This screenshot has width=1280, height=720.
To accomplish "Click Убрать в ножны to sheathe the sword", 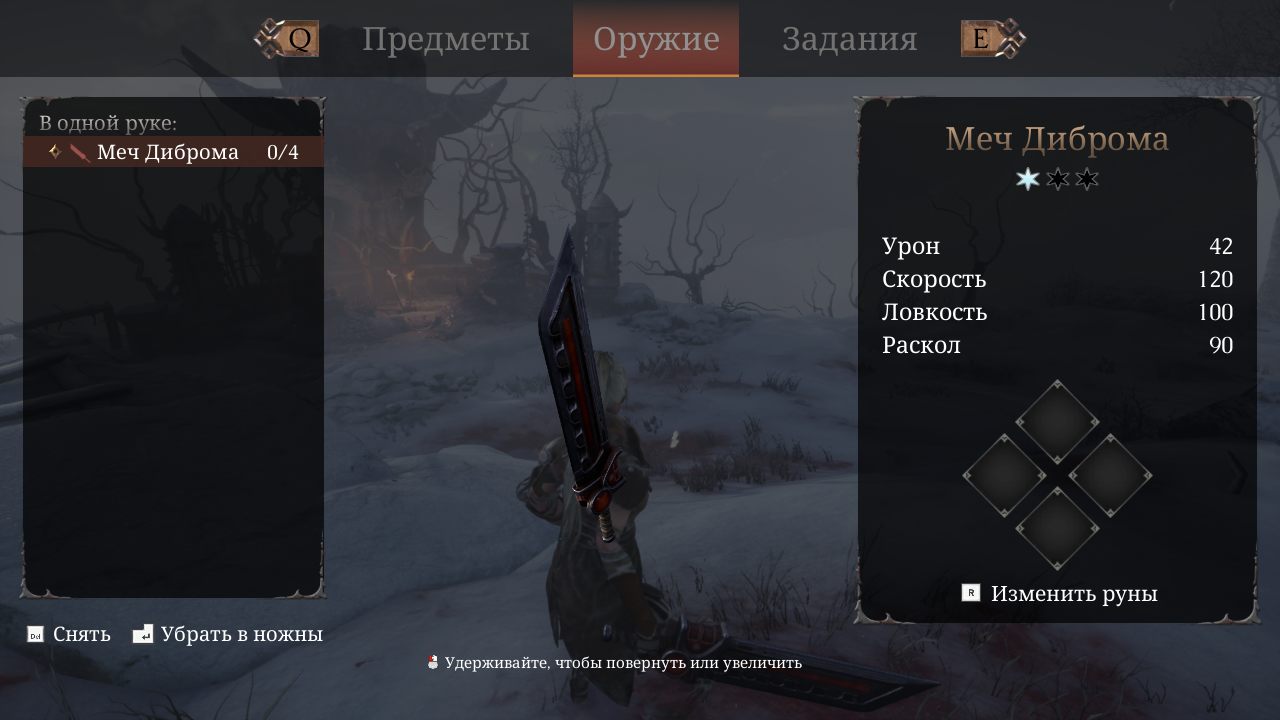I will [x=243, y=634].
